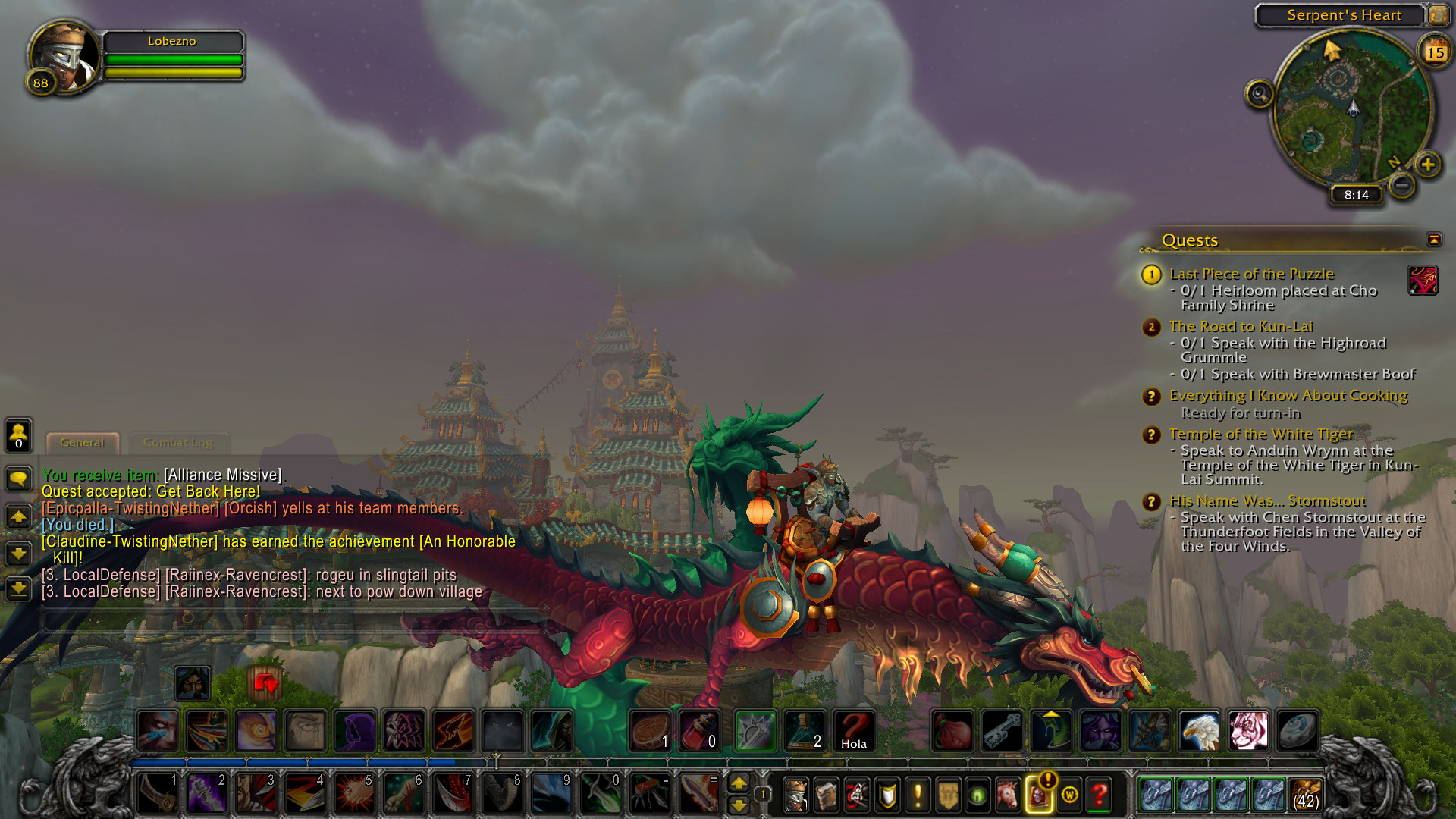
Task: Jump chat to the bottom
Action: (19, 588)
